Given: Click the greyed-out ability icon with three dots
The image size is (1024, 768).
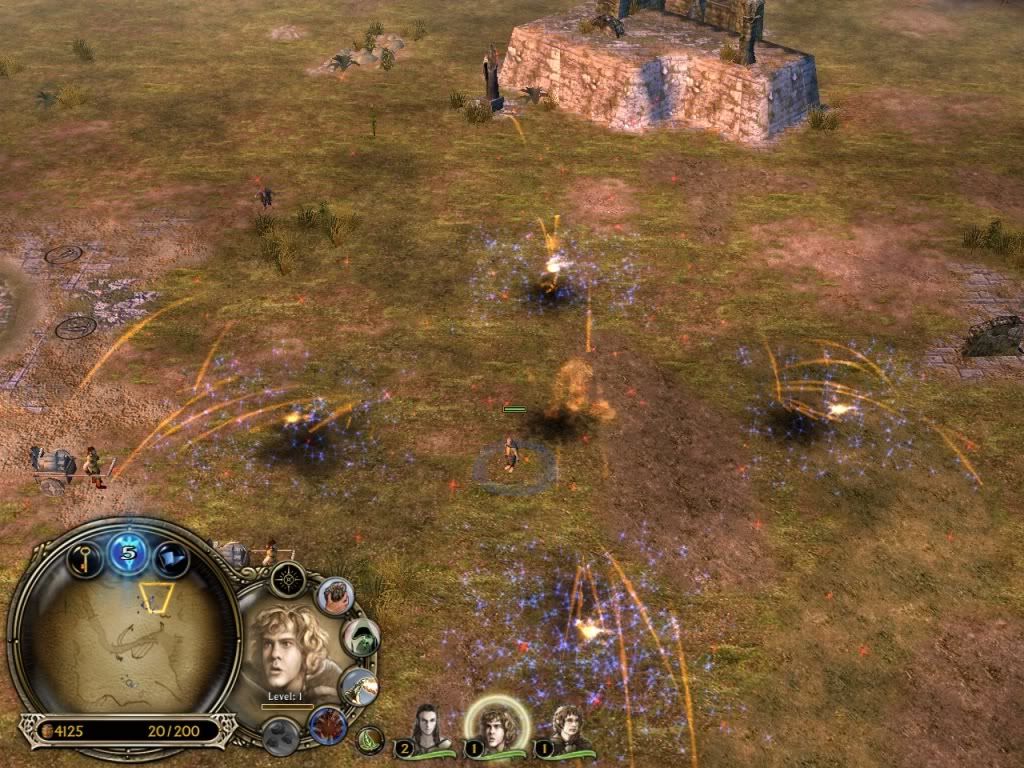Looking at the screenshot, I should point(280,740).
